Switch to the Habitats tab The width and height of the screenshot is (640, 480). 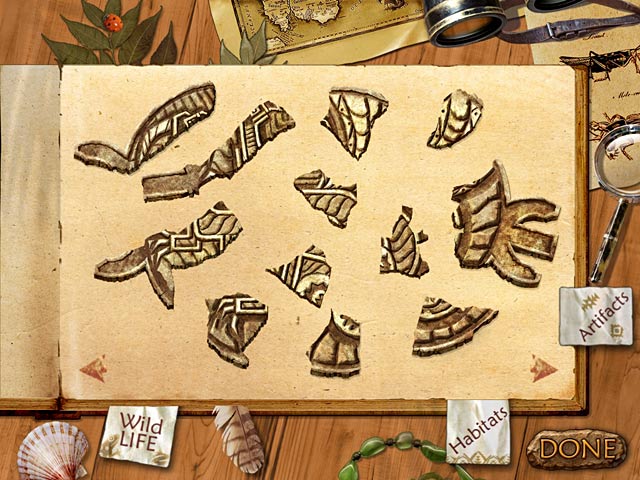click(x=478, y=429)
